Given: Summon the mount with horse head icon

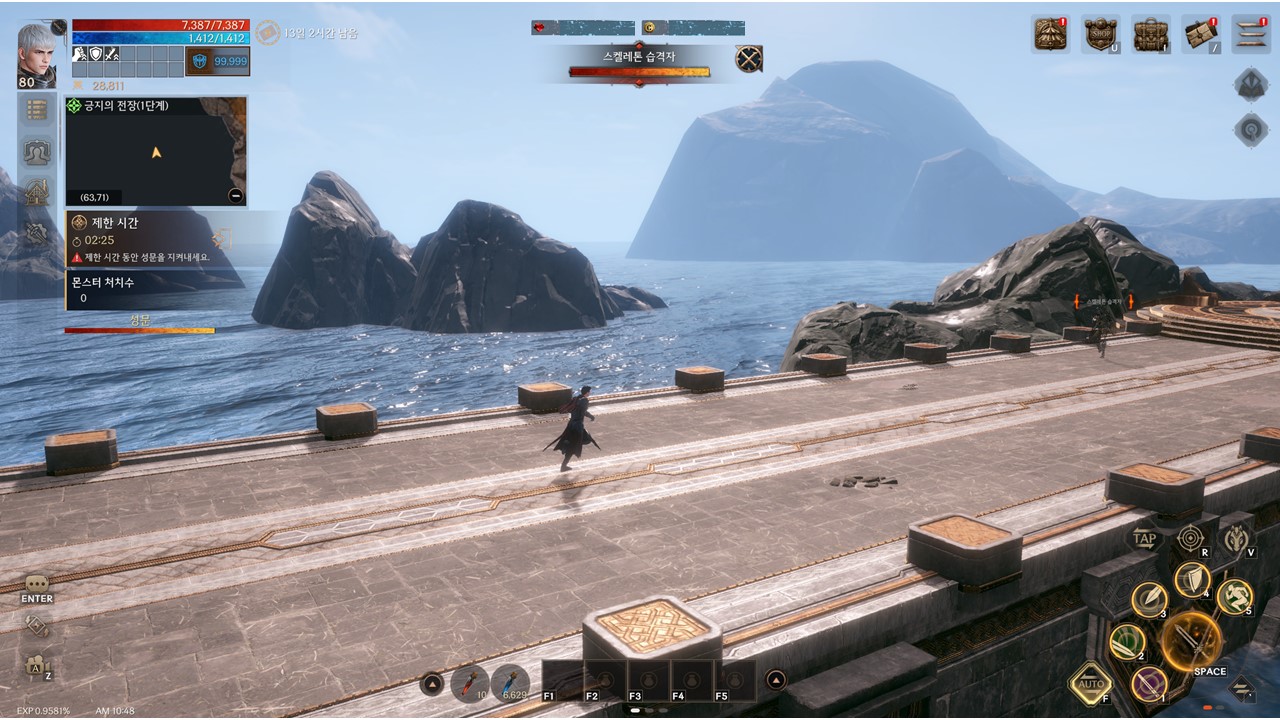Looking at the screenshot, I should 1237,539.
